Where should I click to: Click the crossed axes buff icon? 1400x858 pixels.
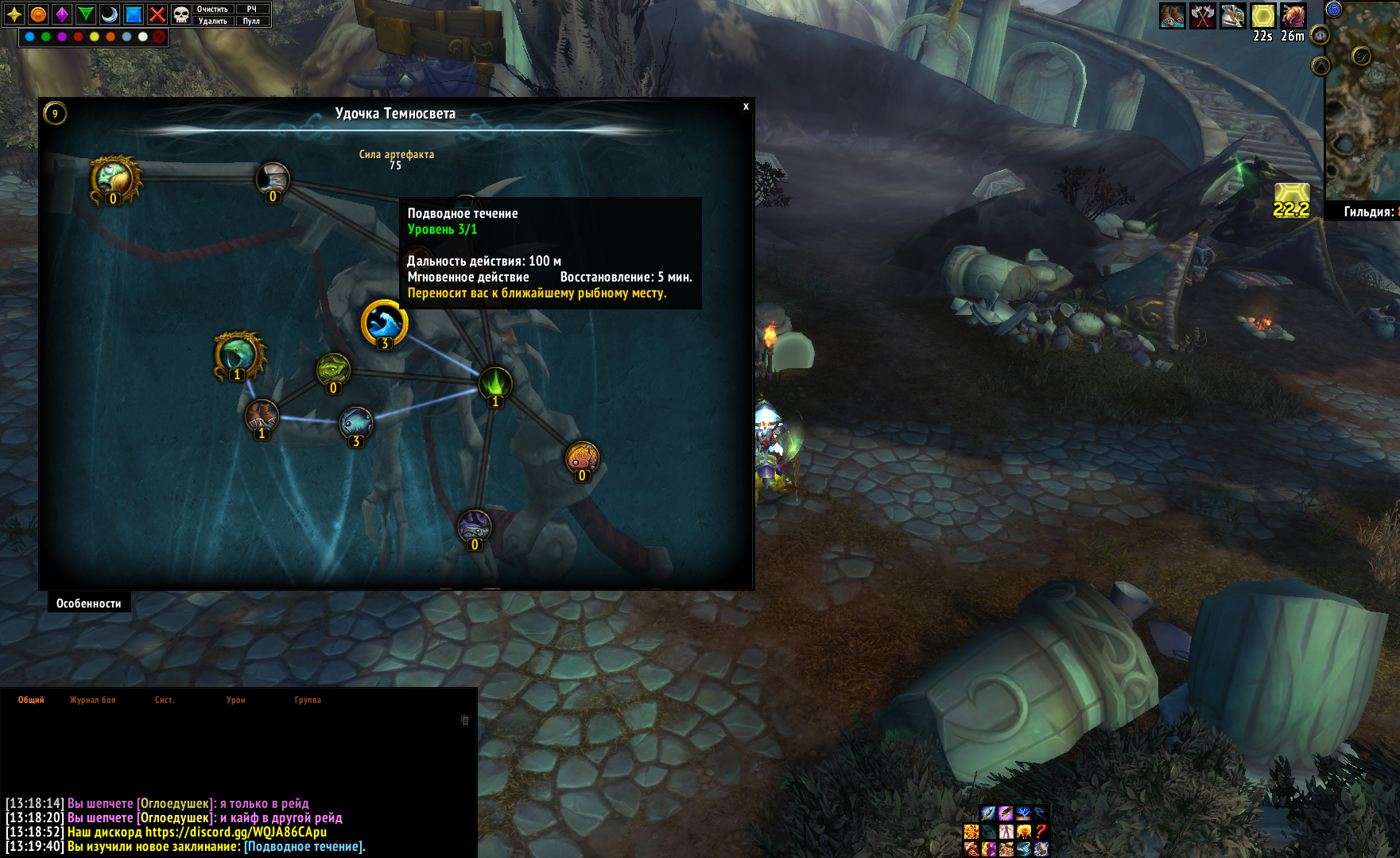[x=1202, y=15]
